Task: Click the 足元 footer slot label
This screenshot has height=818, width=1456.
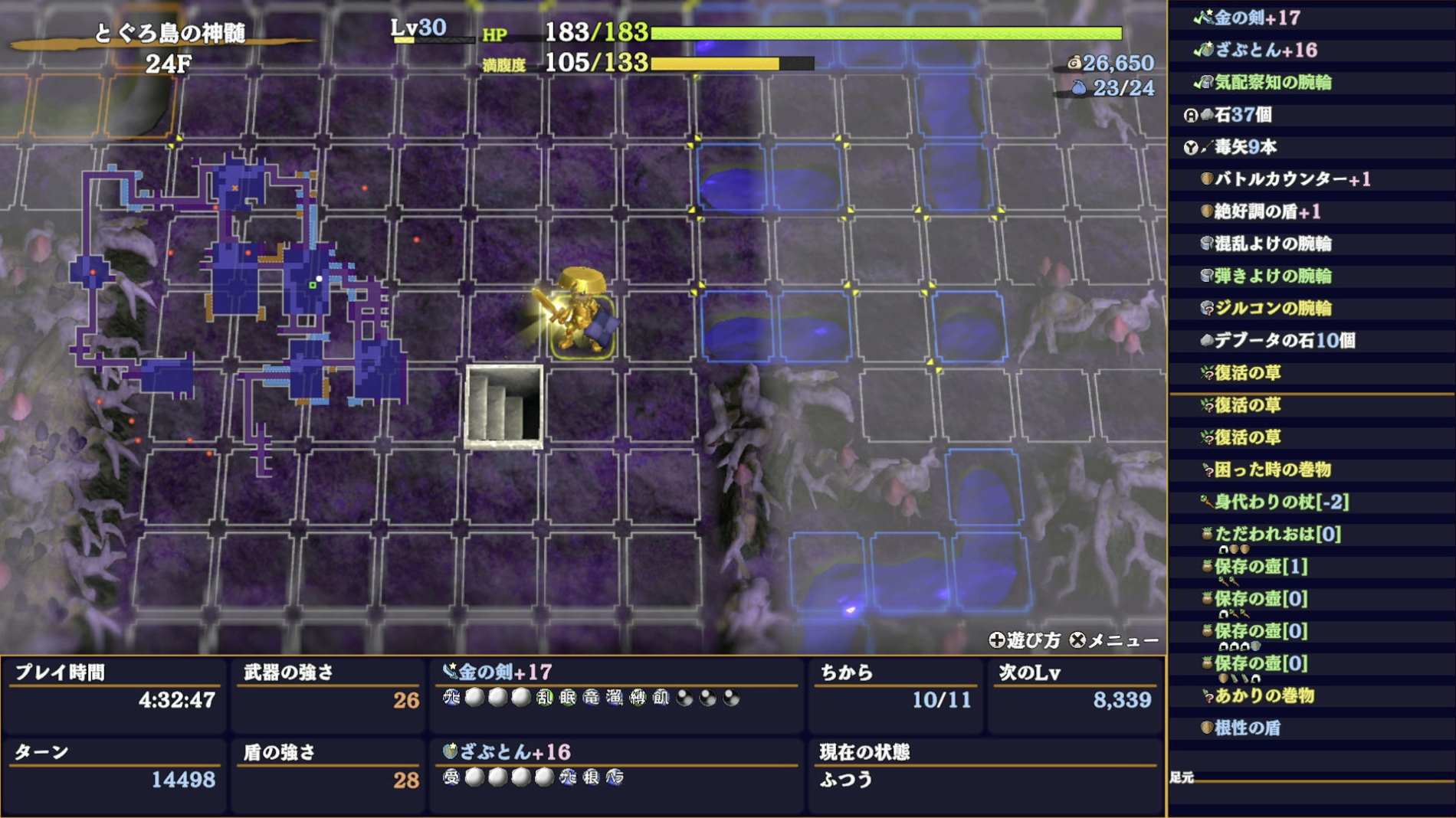Action: (x=1184, y=777)
